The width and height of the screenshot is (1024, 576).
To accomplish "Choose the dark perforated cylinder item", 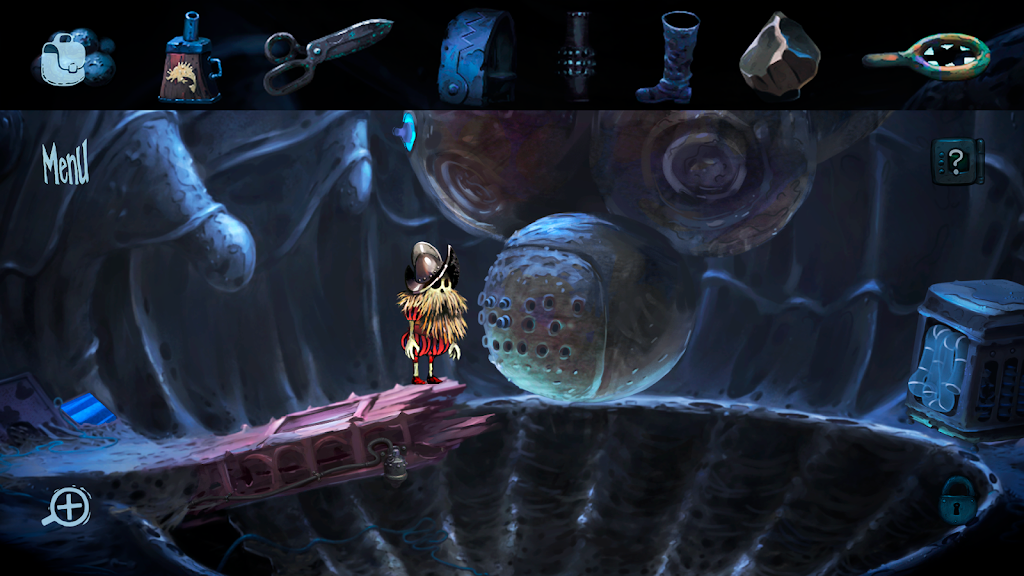I will point(579,57).
